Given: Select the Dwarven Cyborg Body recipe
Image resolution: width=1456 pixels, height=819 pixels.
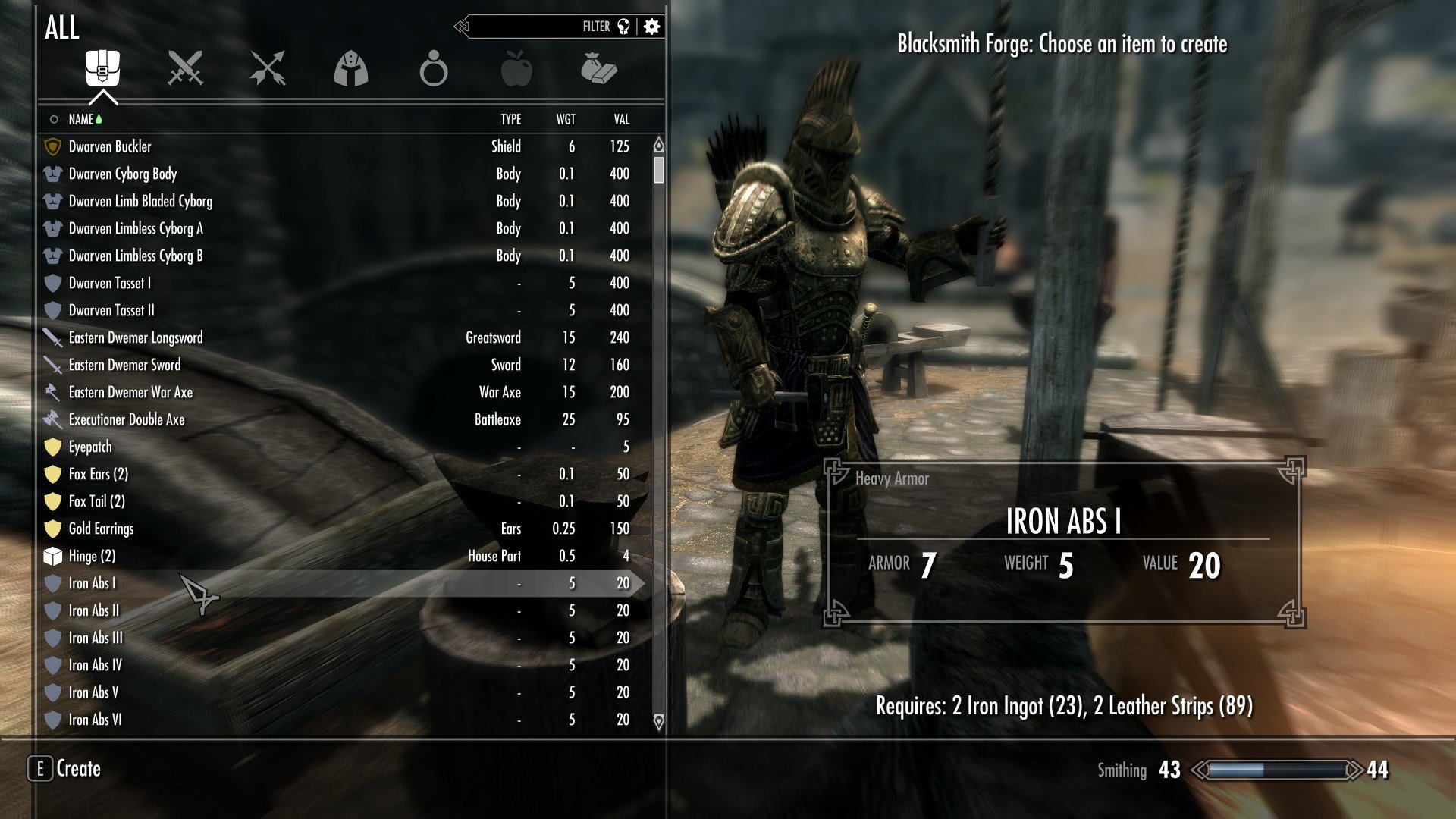Looking at the screenshot, I should [x=122, y=174].
